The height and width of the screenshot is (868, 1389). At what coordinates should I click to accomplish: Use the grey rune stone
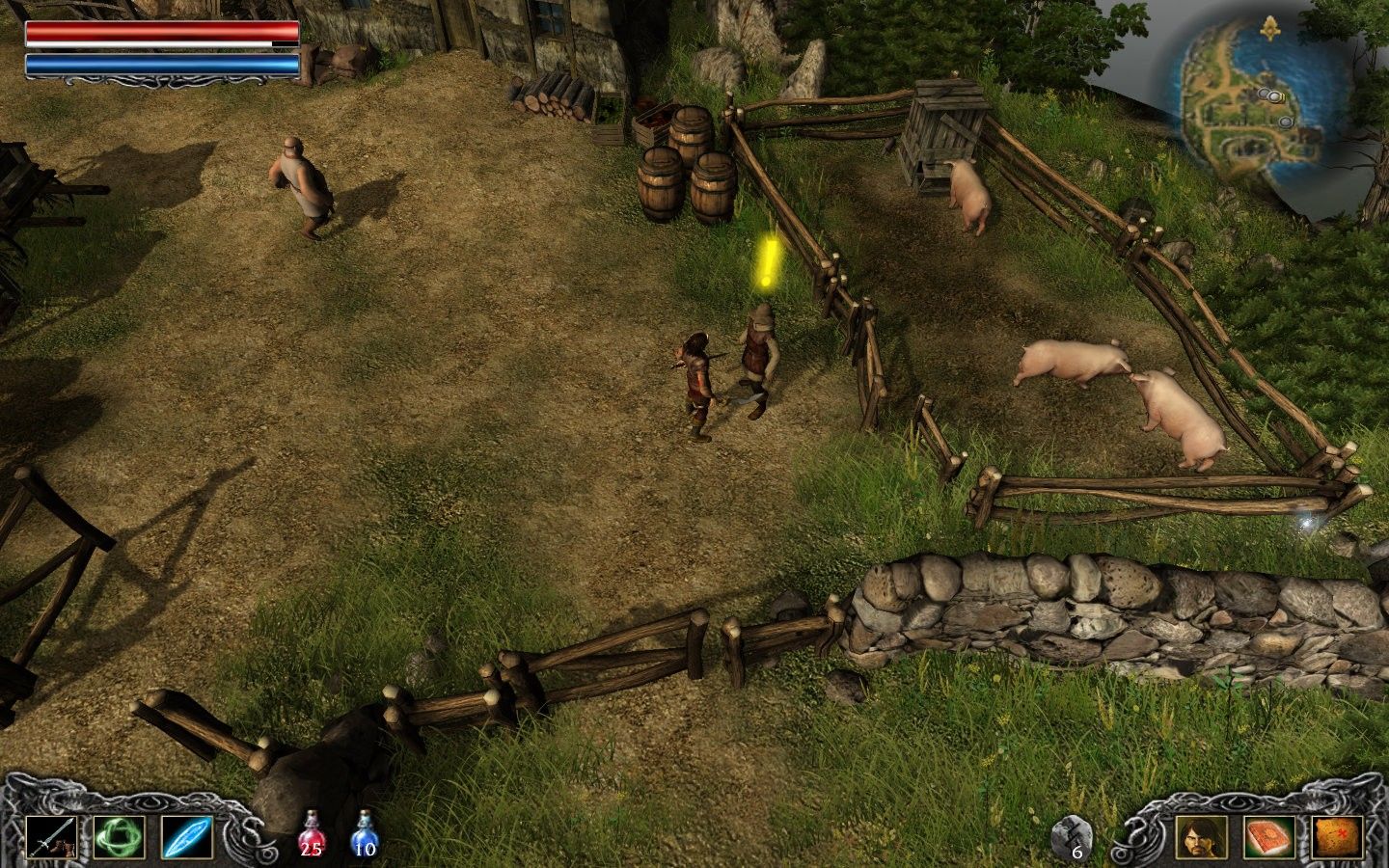pos(1074,837)
